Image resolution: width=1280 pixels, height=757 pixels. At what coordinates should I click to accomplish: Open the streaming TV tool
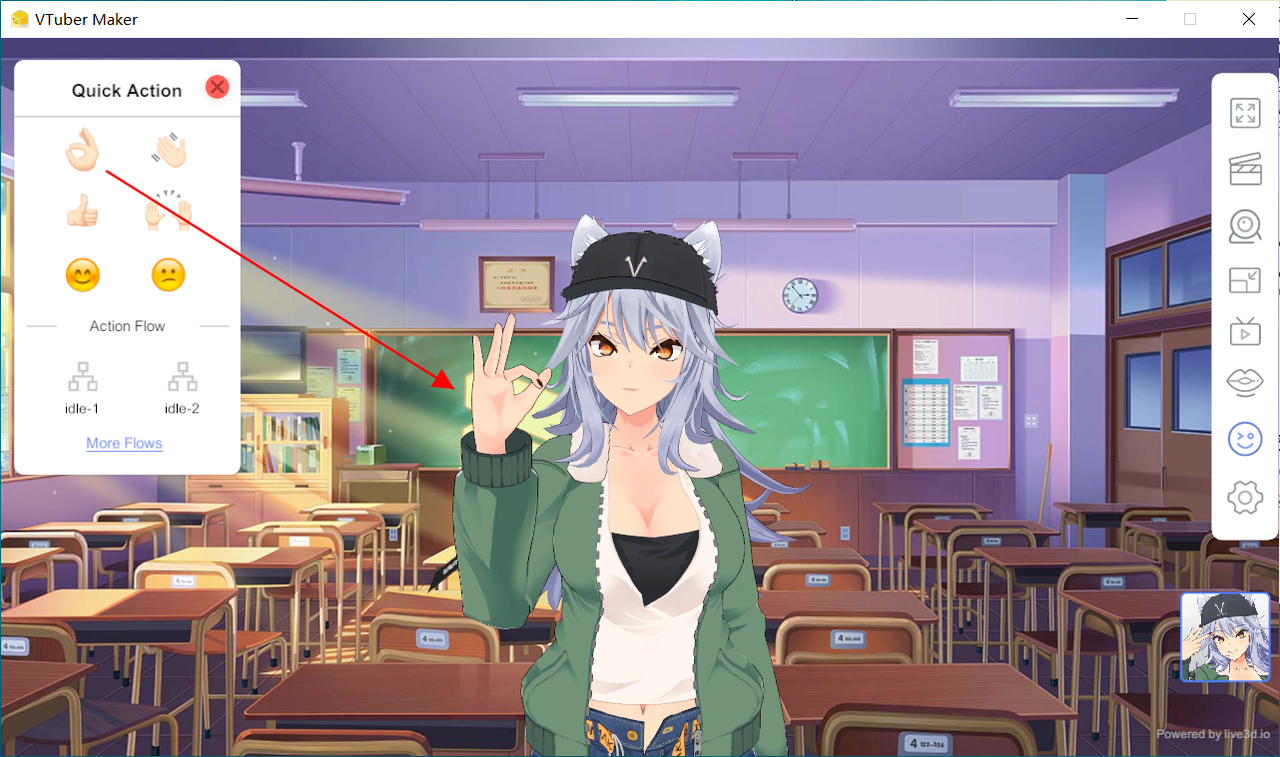1244,331
